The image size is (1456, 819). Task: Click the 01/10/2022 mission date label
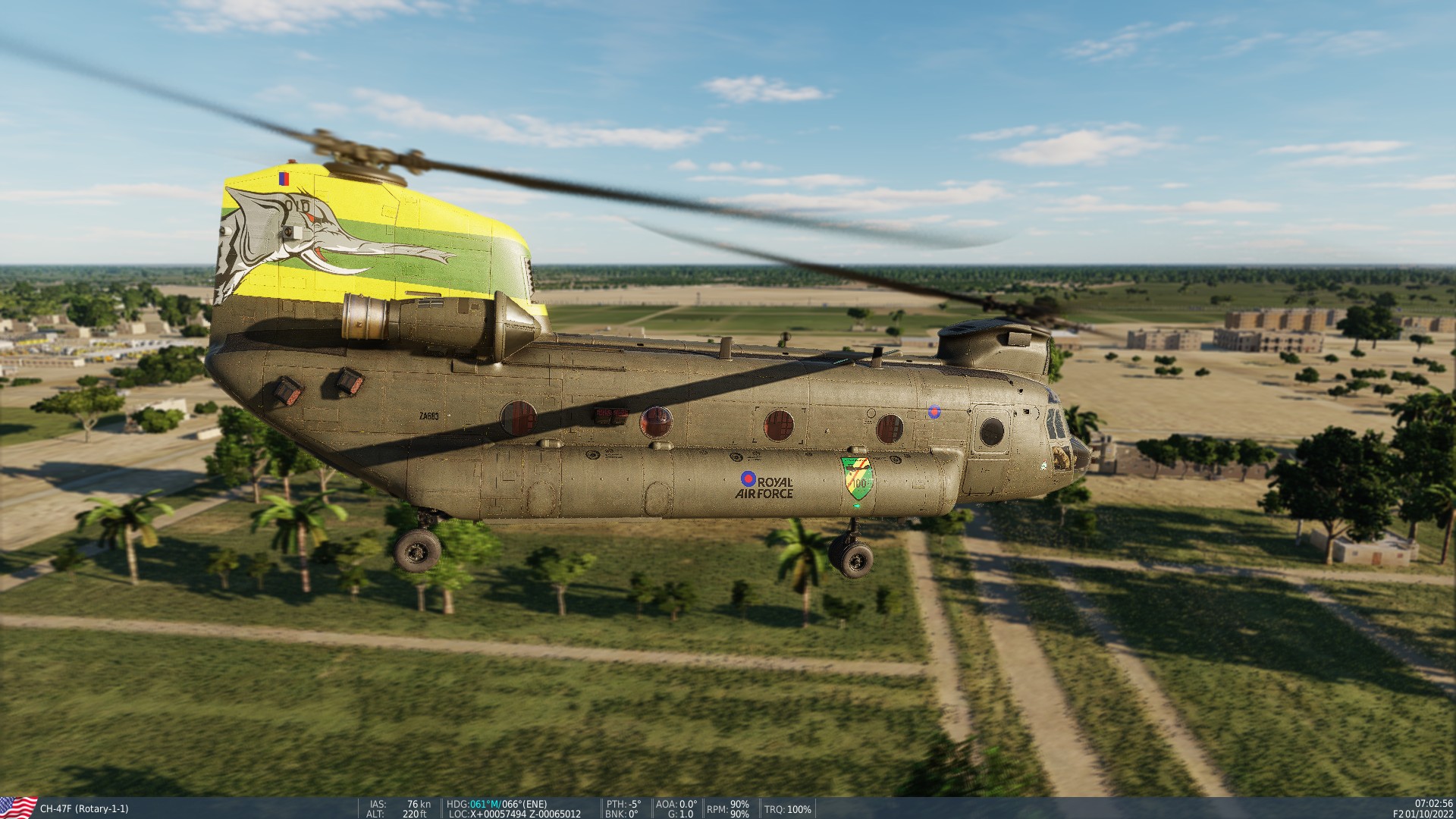(1429, 813)
